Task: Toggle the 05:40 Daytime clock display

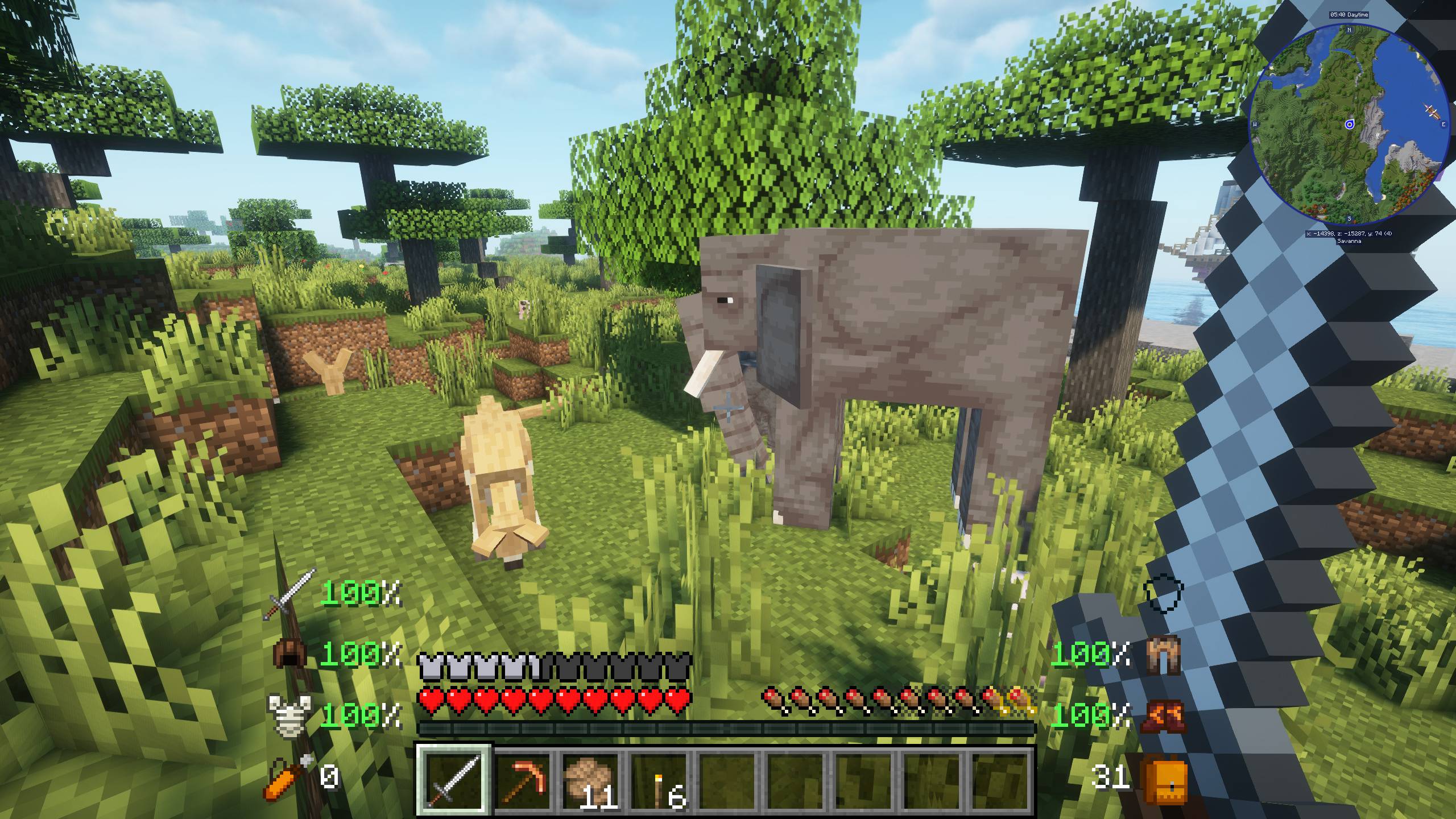Action: point(1350,15)
